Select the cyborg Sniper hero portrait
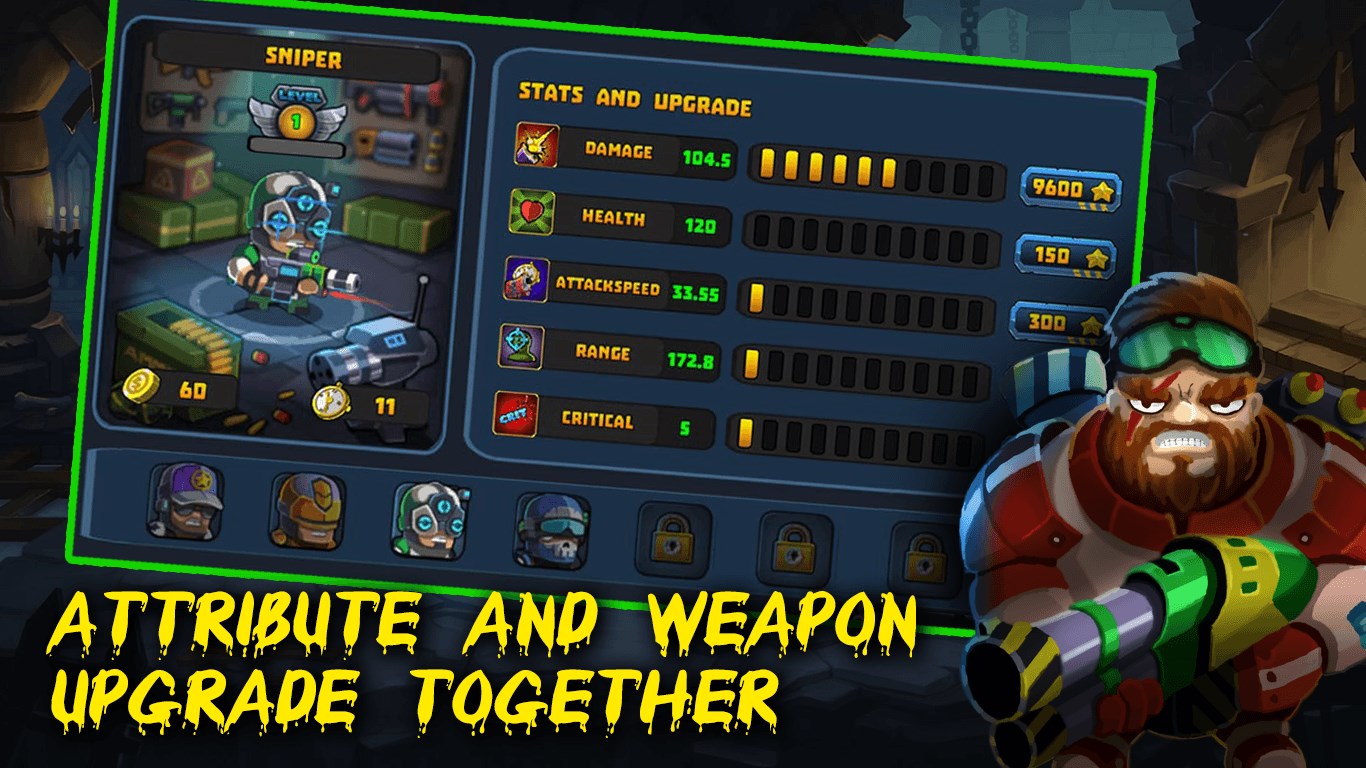Screen dimensions: 1366x768 428,513
